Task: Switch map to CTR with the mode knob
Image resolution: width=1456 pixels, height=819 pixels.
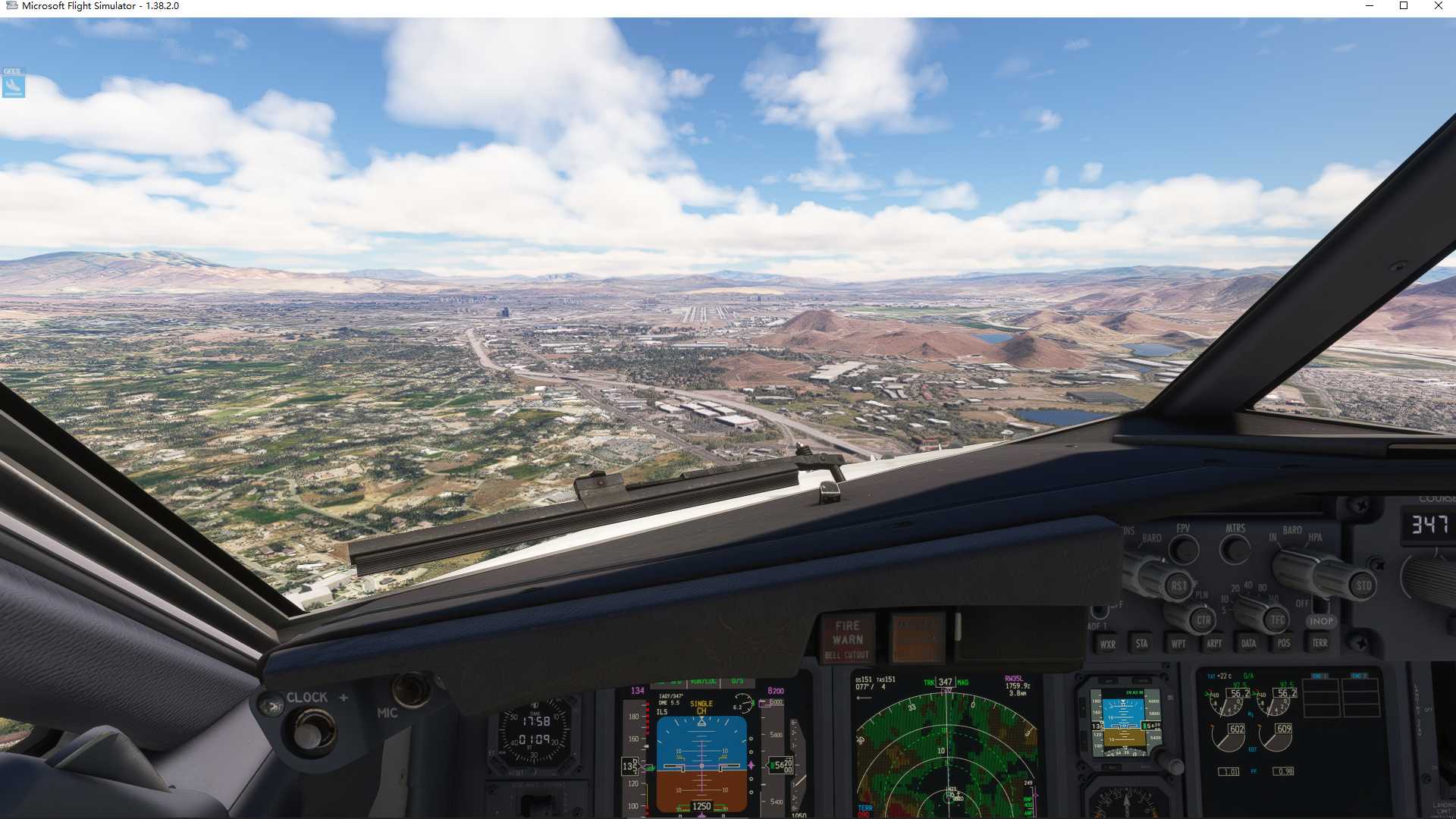Action: pos(1203,620)
